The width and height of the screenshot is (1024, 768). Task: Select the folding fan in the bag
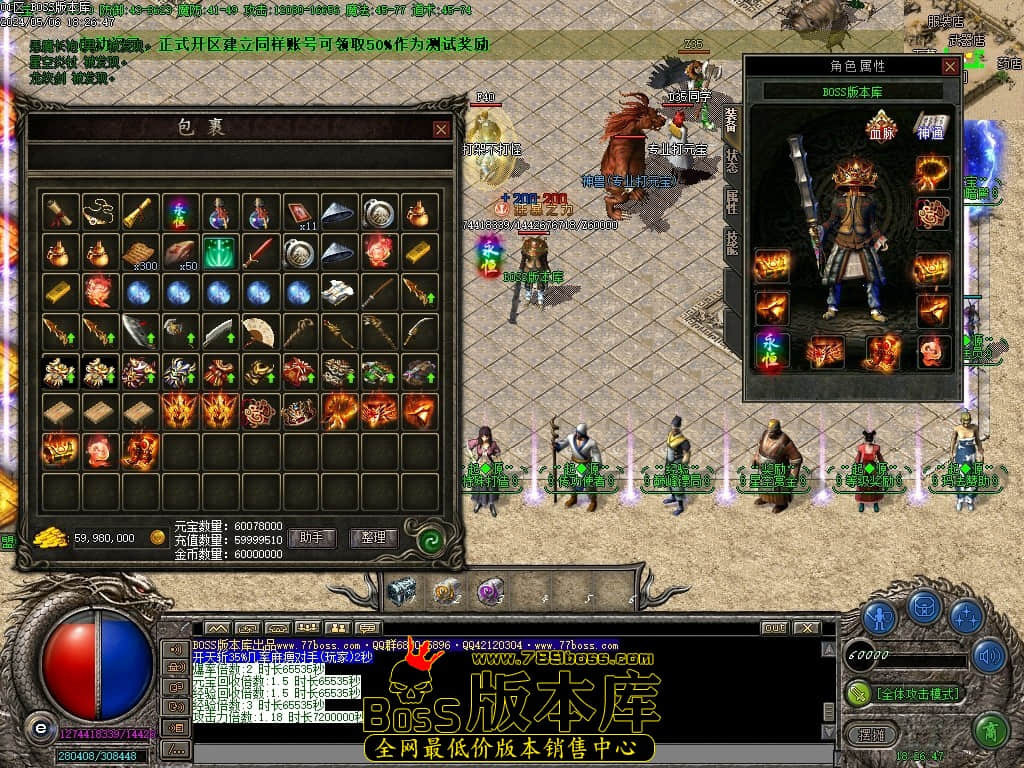259,331
